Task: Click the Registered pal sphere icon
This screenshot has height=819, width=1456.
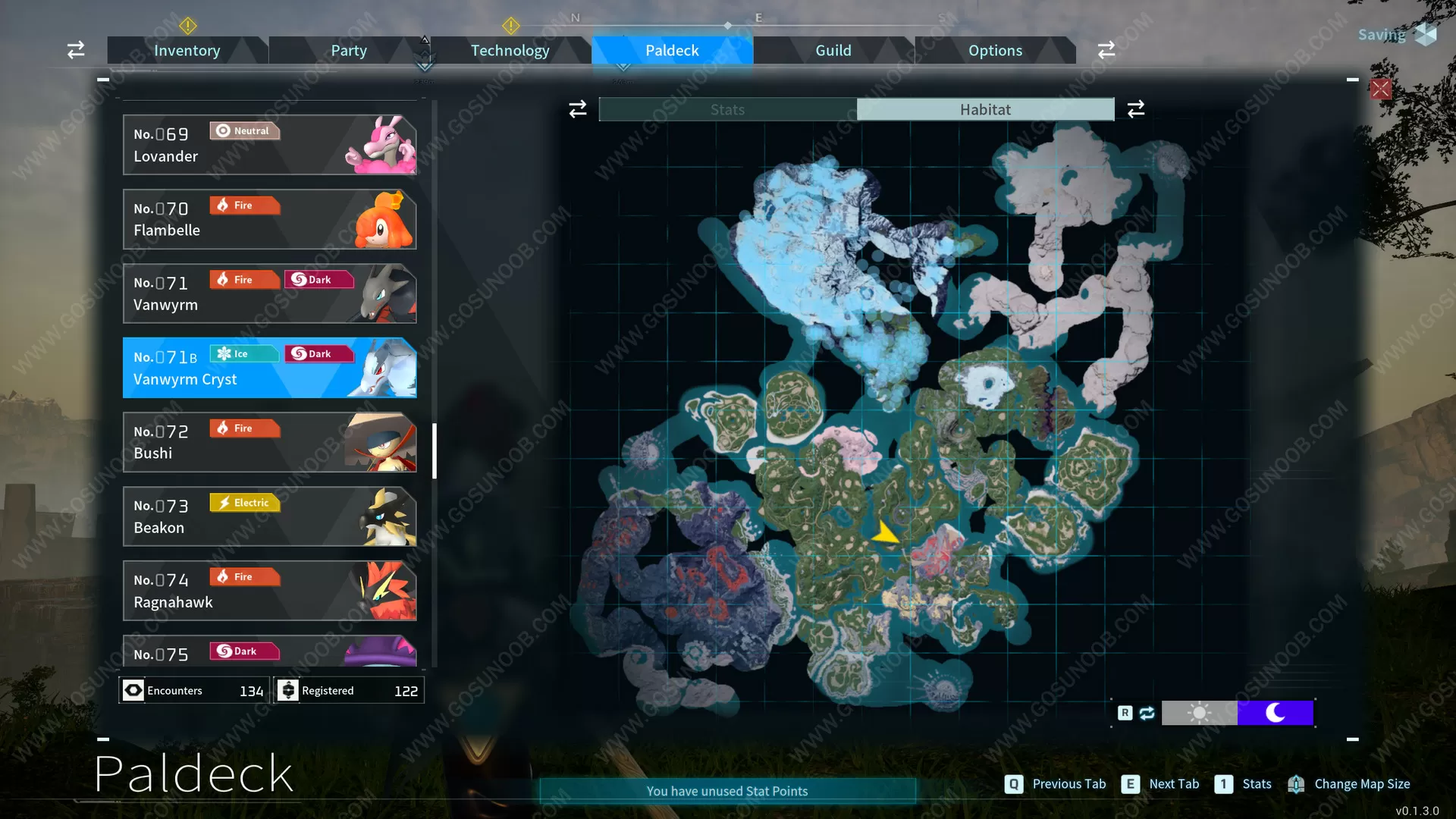Action: tap(288, 690)
